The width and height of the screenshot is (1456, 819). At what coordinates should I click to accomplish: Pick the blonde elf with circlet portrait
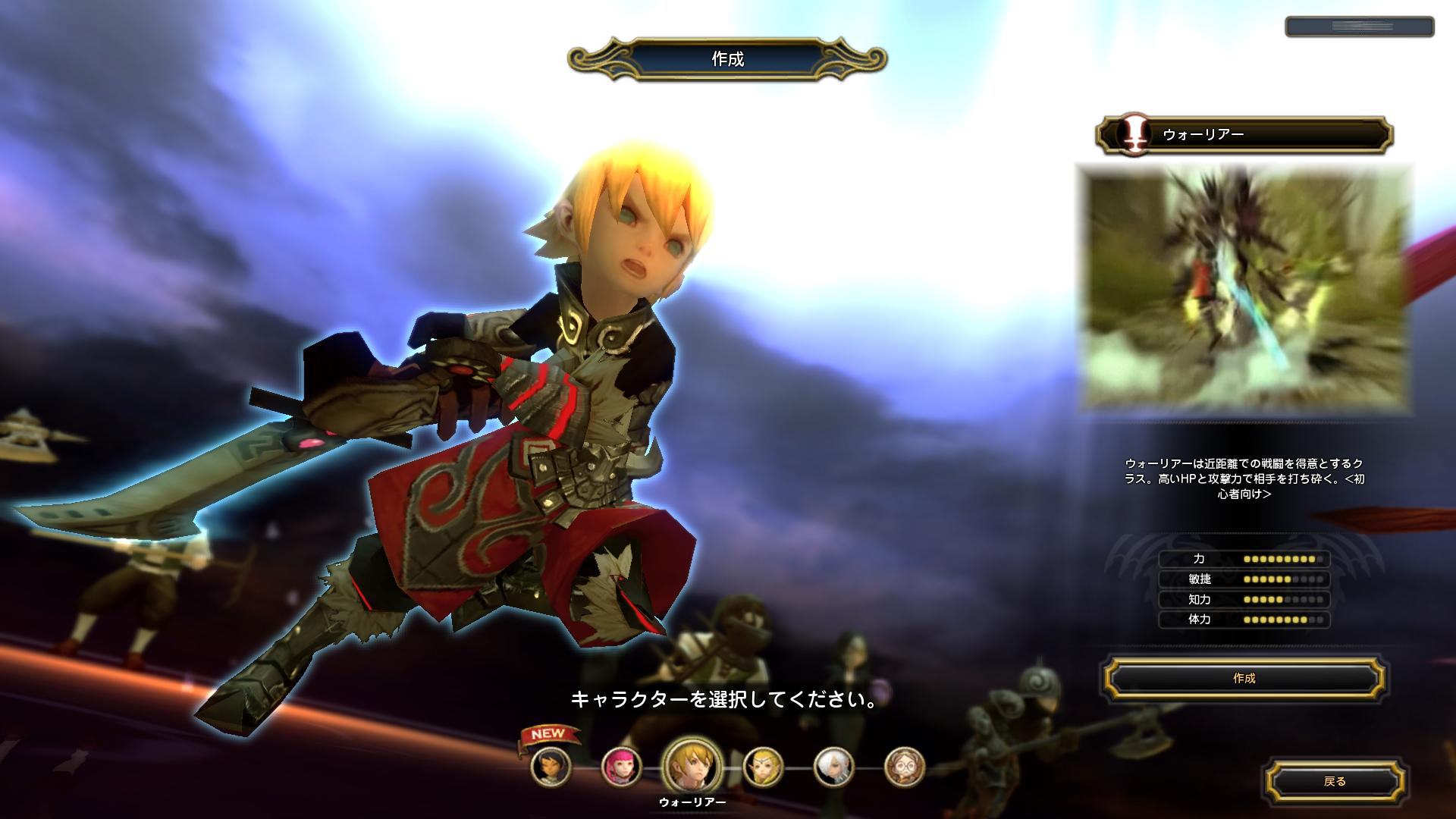pos(763,767)
